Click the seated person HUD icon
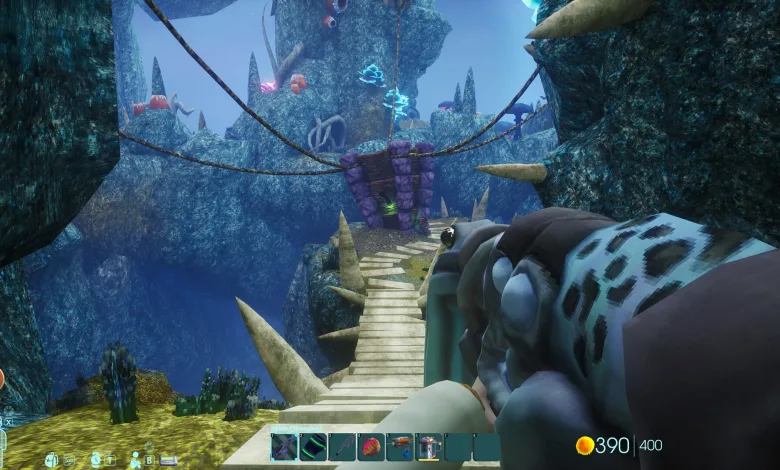Image resolution: width=780 pixels, height=470 pixels. click(x=135, y=460)
